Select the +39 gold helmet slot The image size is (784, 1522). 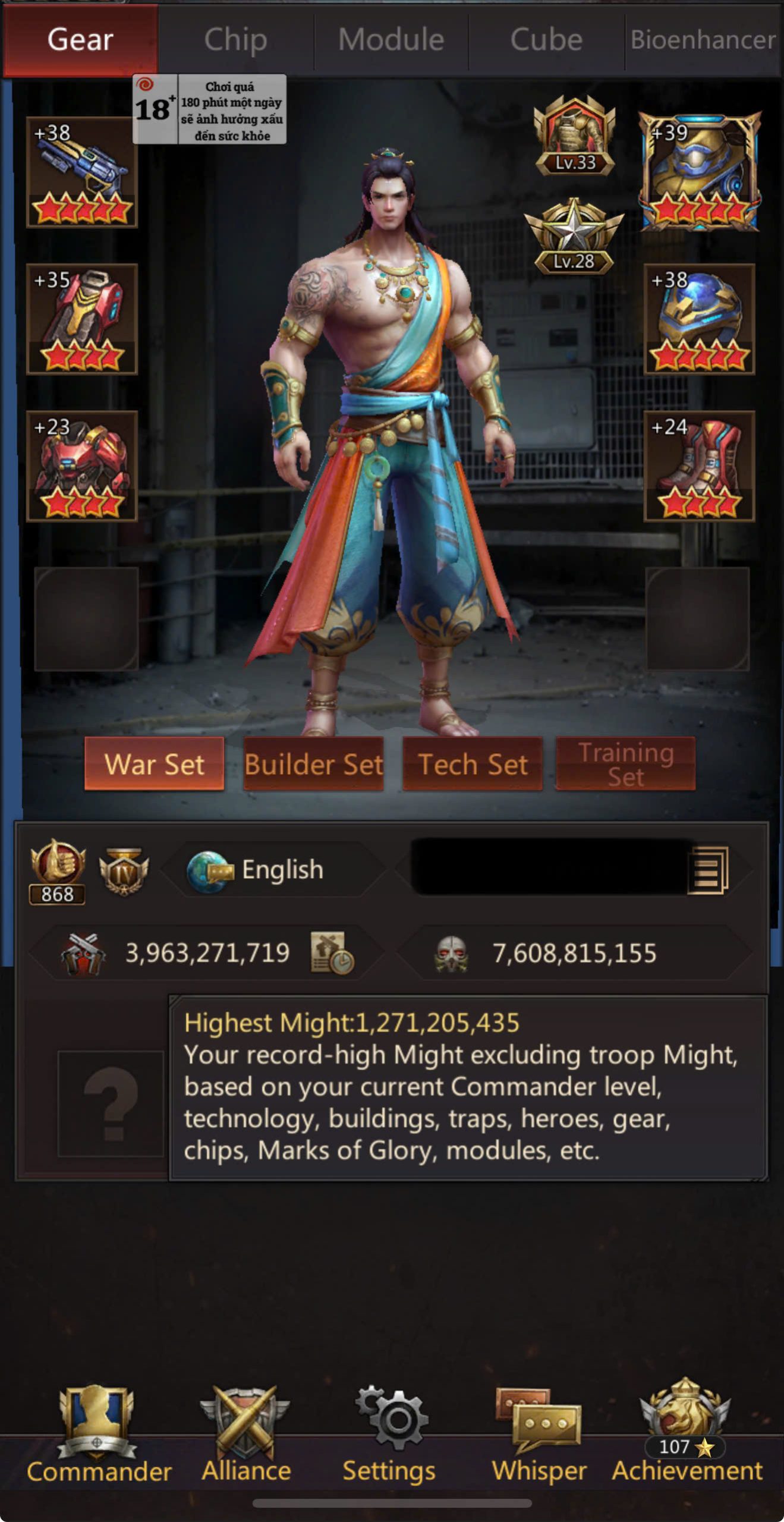700,172
